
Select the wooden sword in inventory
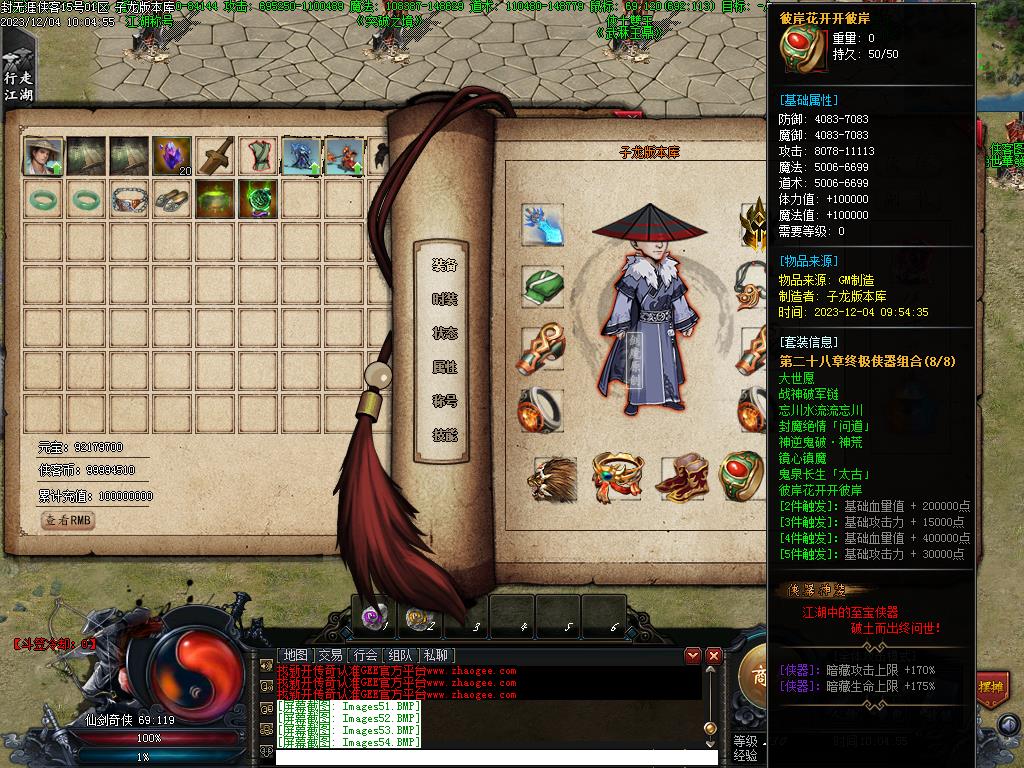(215, 156)
